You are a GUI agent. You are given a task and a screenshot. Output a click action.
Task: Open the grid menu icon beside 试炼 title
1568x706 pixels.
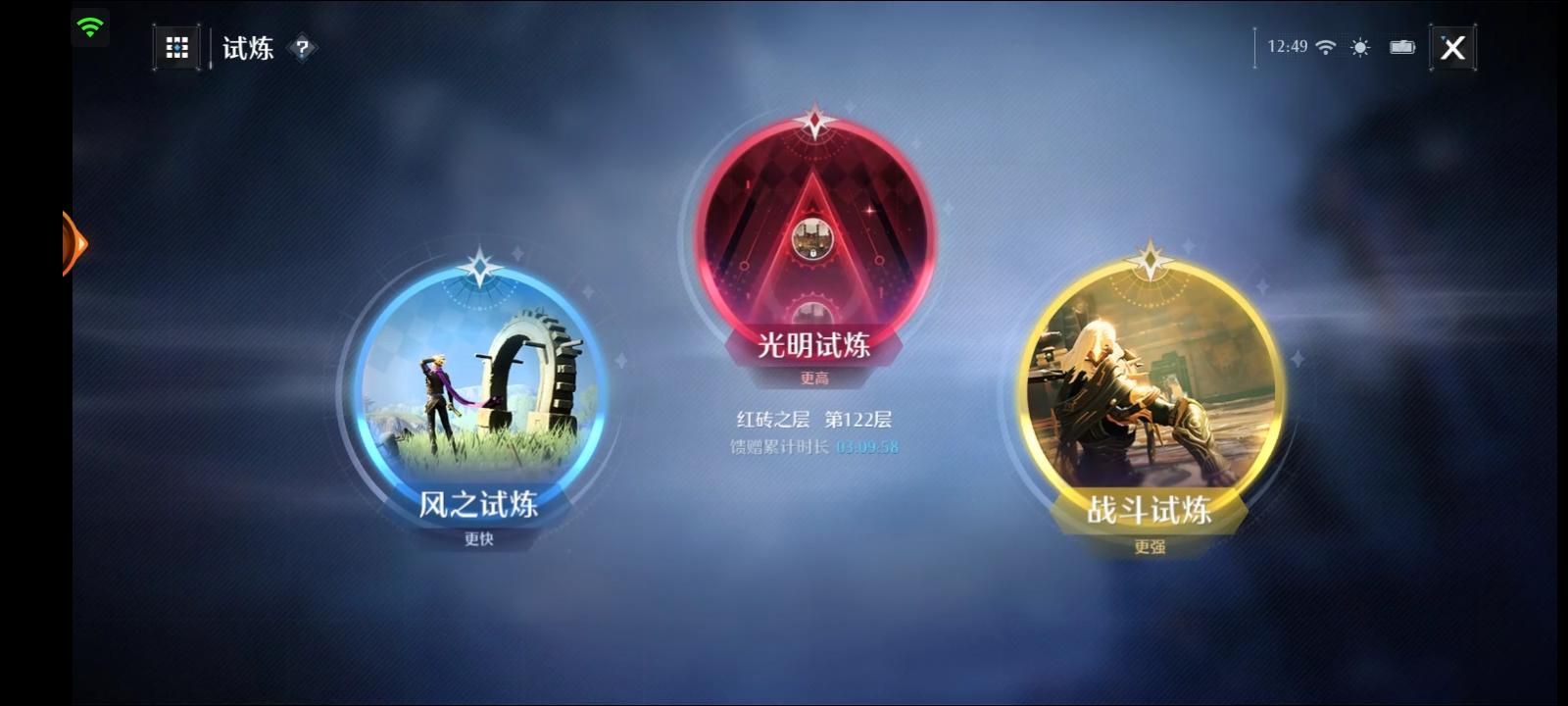[x=176, y=46]
